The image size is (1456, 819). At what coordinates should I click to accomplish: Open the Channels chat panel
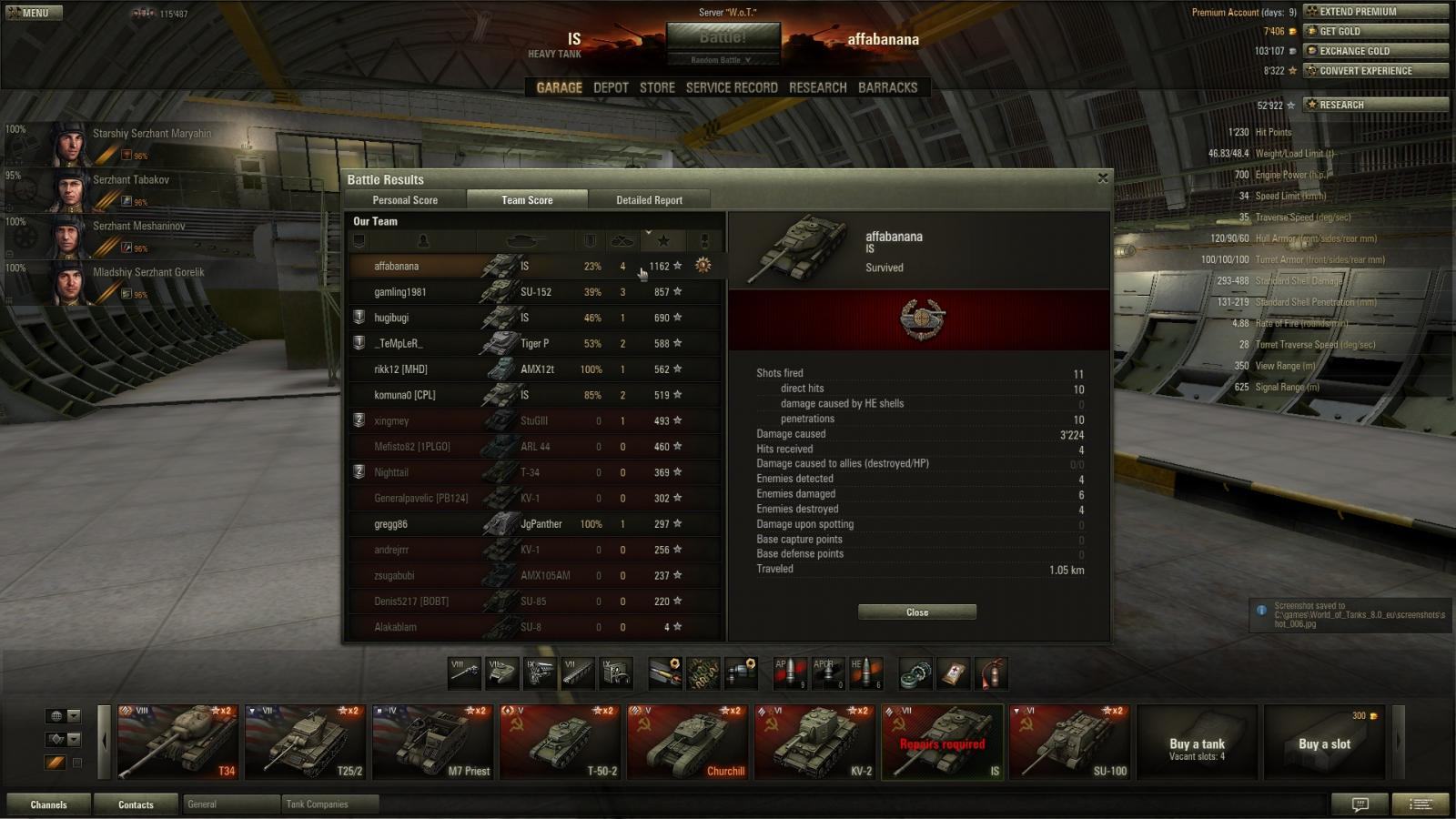(x=48, y=804)
